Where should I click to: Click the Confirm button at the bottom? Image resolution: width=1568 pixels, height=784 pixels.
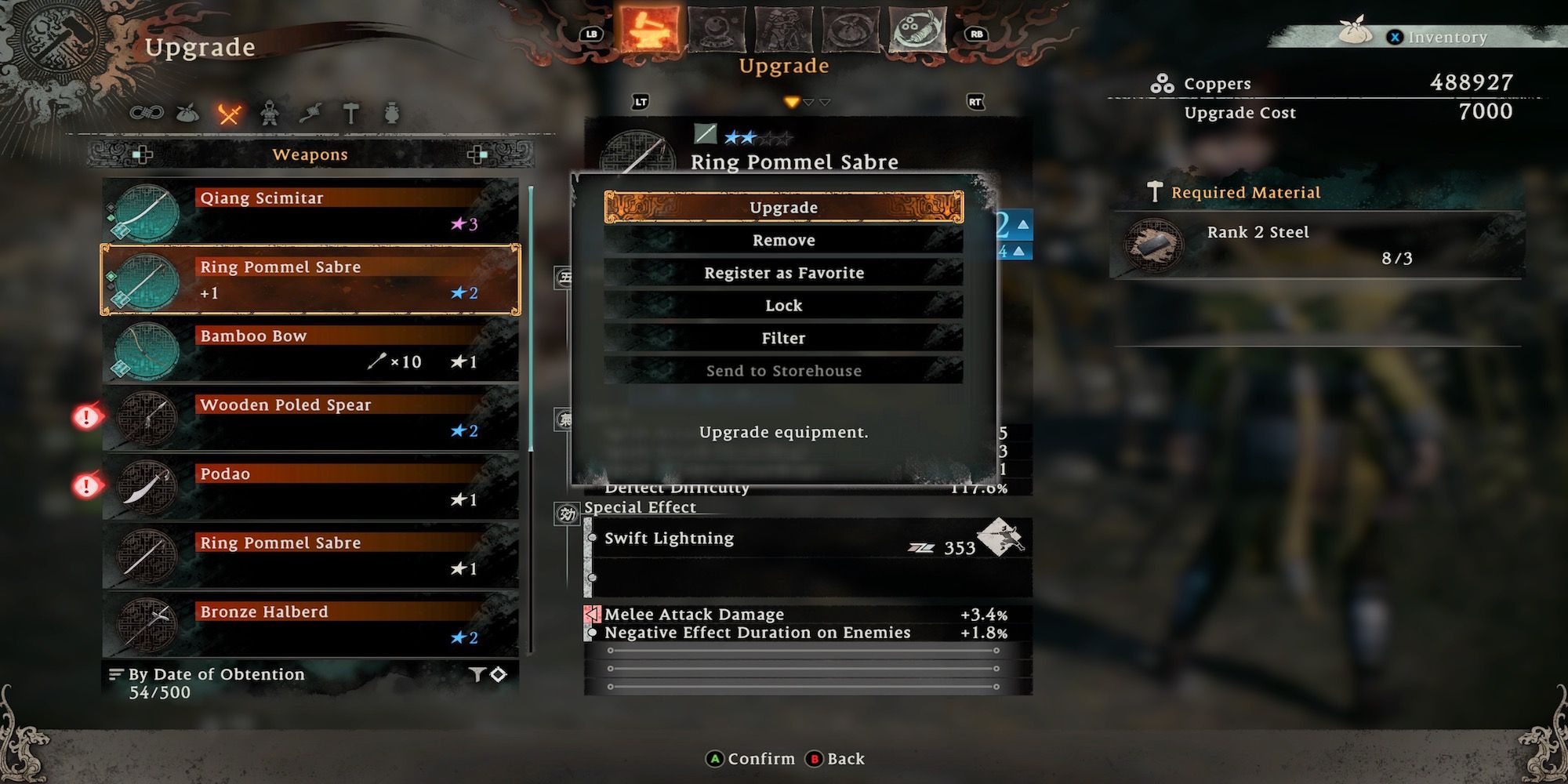tap(740, 758)
